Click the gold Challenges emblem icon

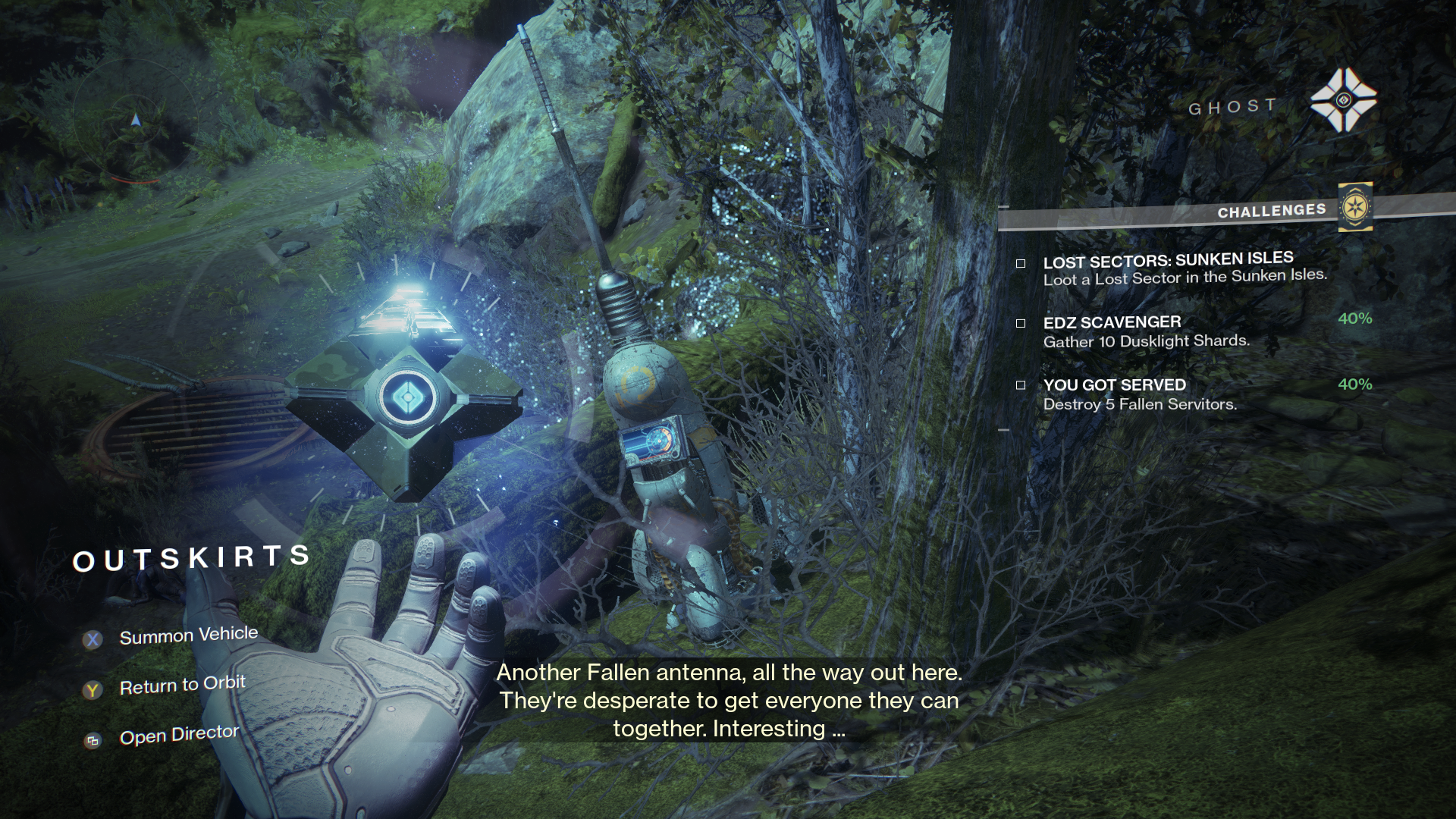[1354, 207]
